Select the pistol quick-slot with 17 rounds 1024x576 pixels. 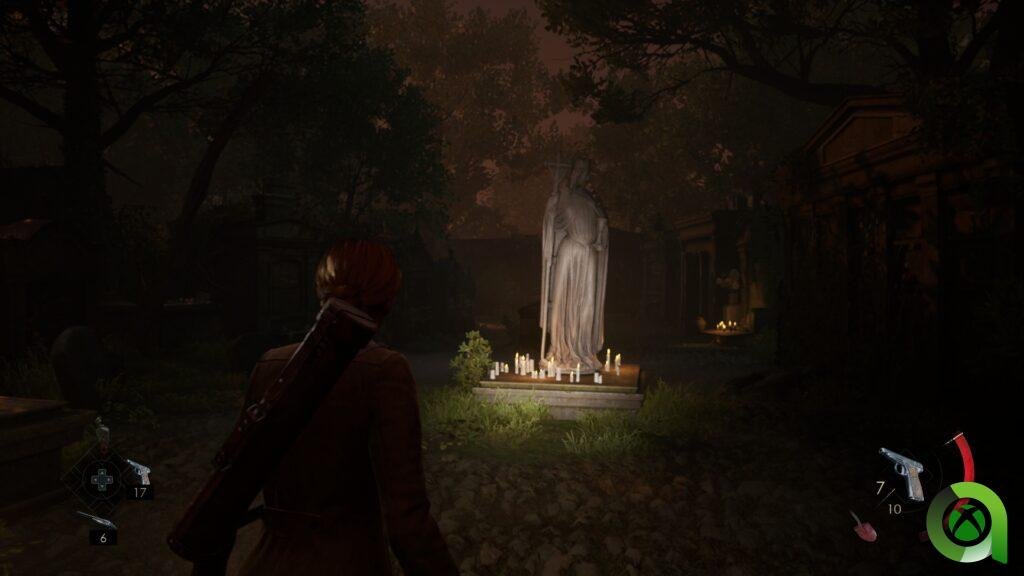pos(137,472)
